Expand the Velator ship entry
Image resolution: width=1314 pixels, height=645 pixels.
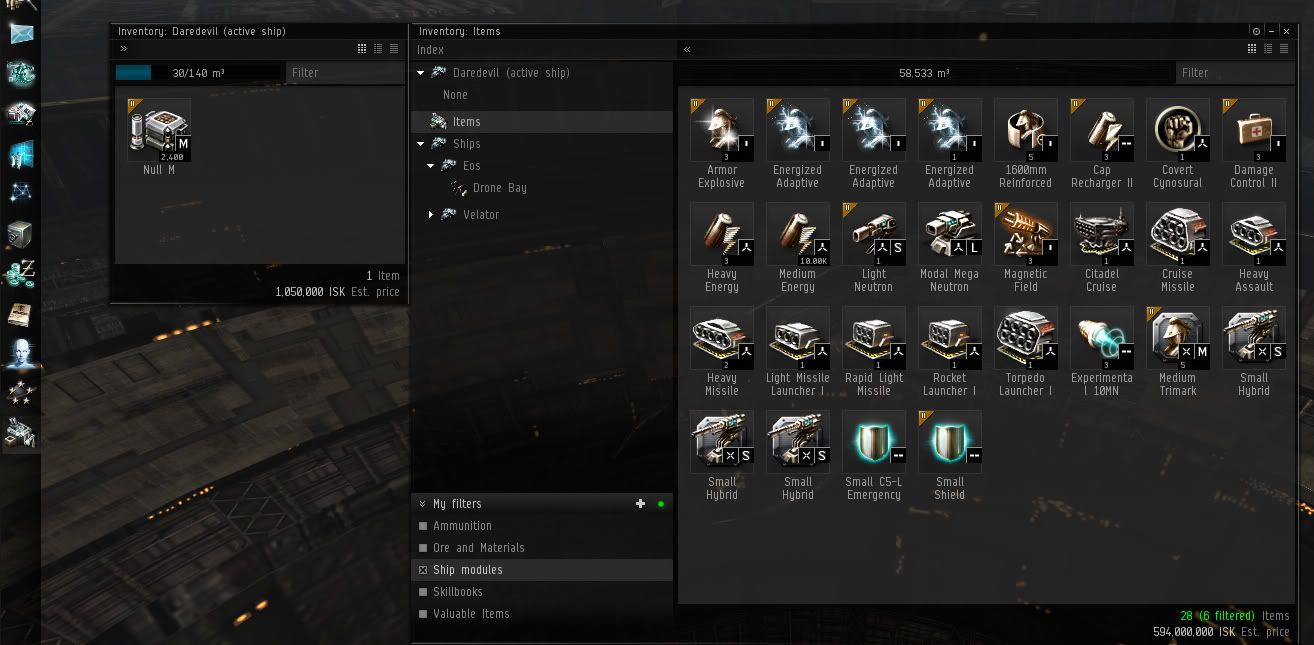pos(431,215)
